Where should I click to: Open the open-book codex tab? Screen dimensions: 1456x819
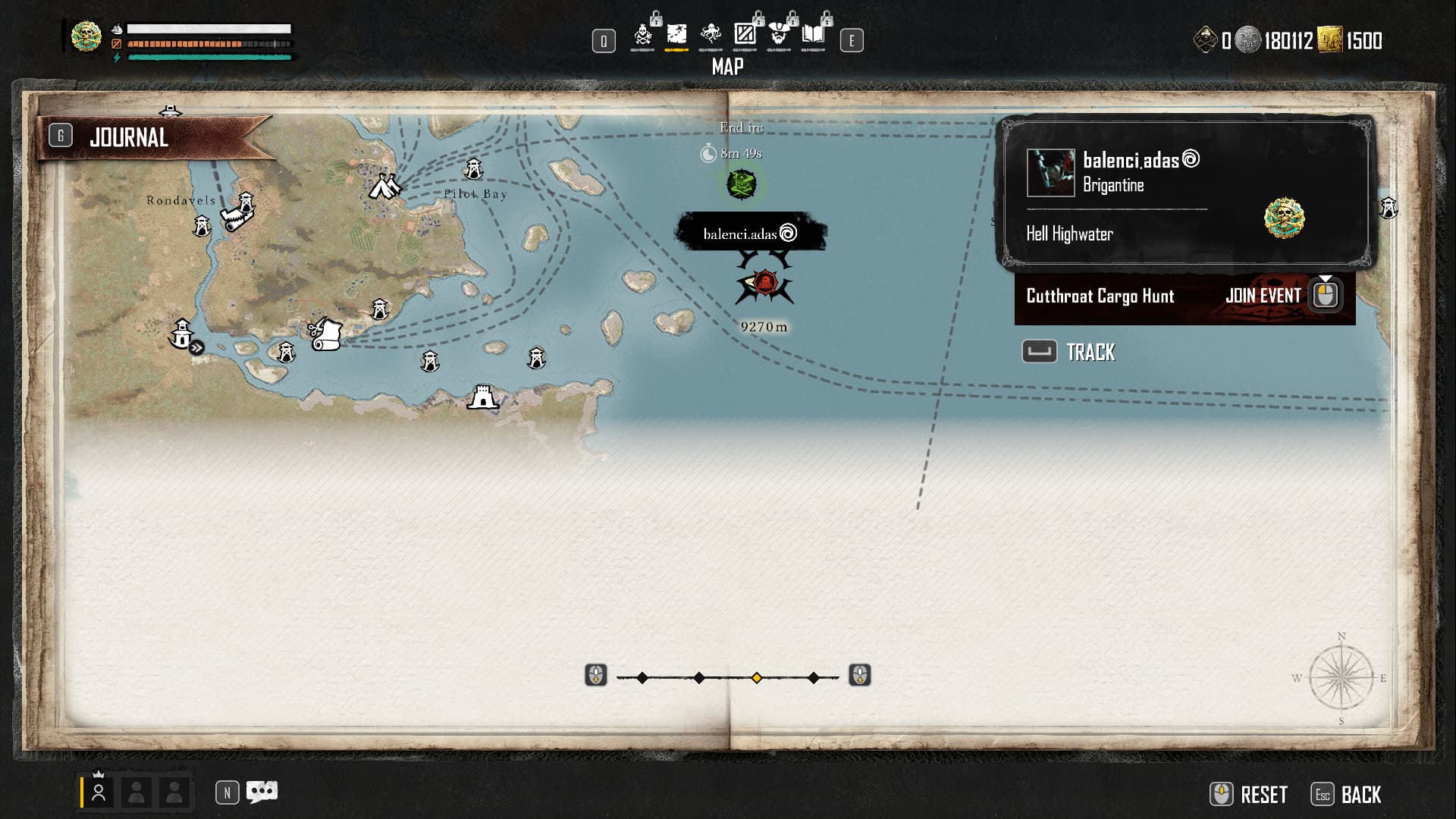(813, 34)
